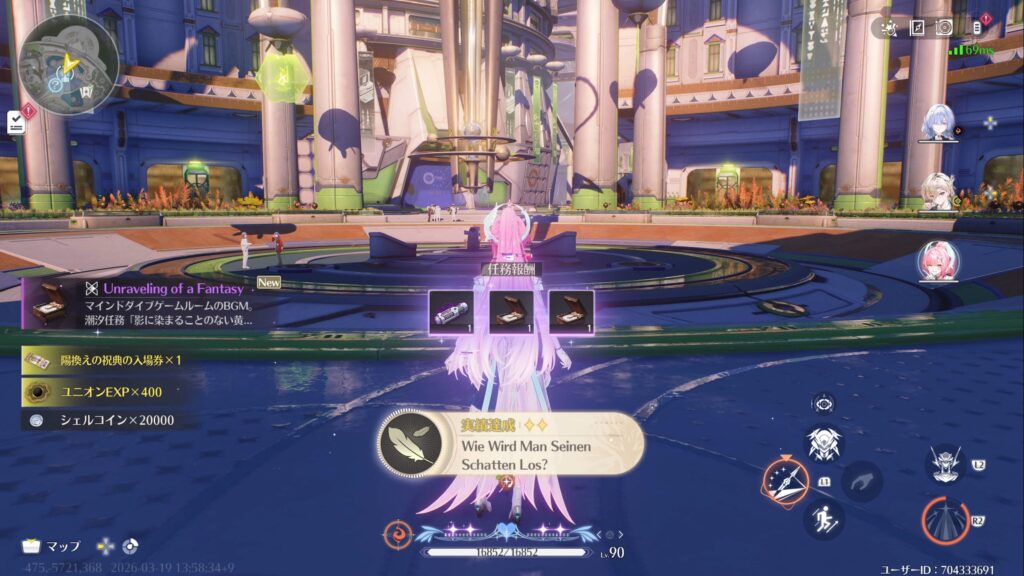
Task: Select the purple tube reward item
Action: [x=451, y=311]
